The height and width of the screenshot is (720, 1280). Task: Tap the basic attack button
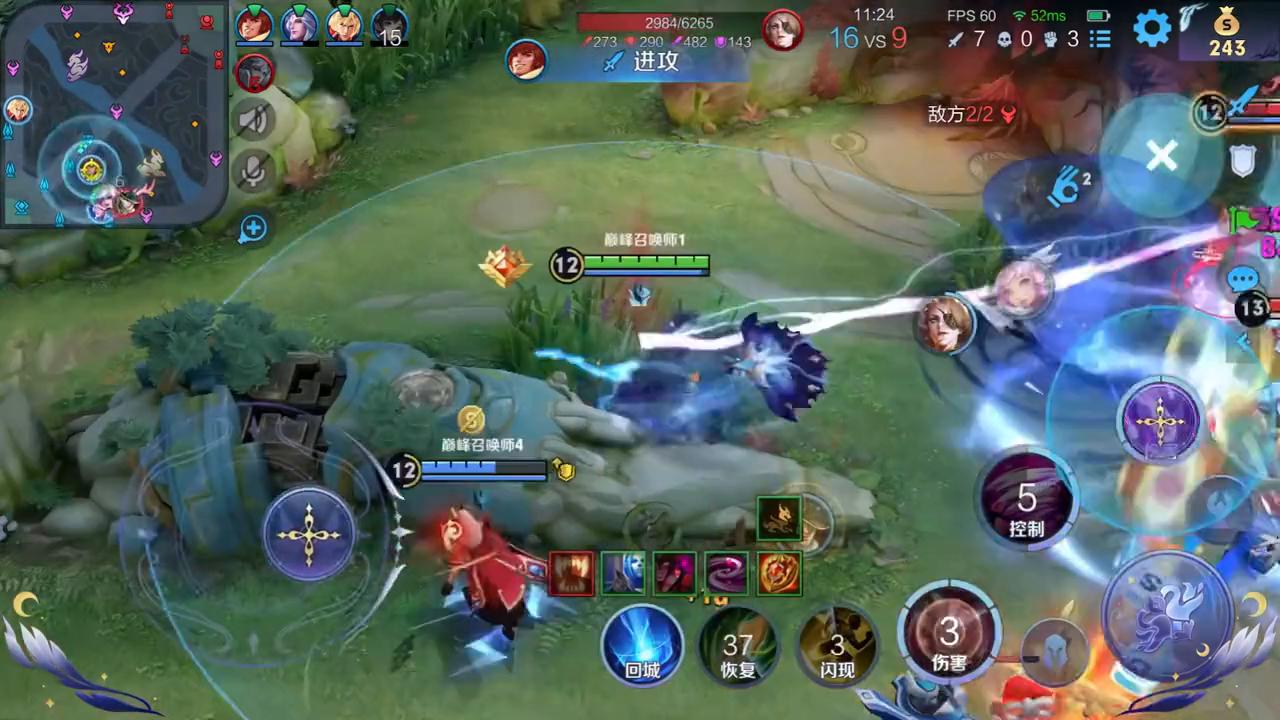coord(1167,616)
